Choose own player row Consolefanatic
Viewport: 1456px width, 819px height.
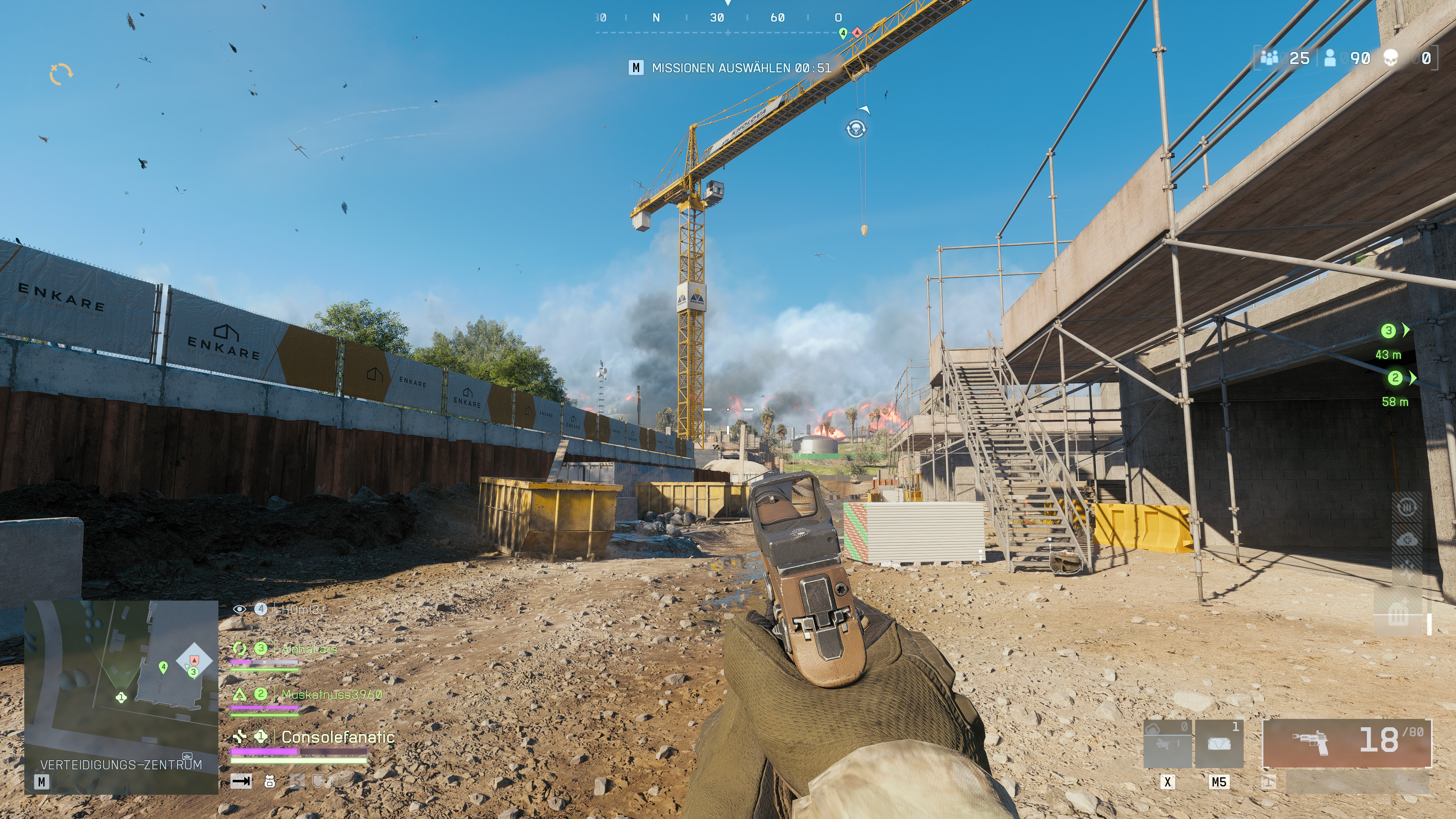[337, 737]
